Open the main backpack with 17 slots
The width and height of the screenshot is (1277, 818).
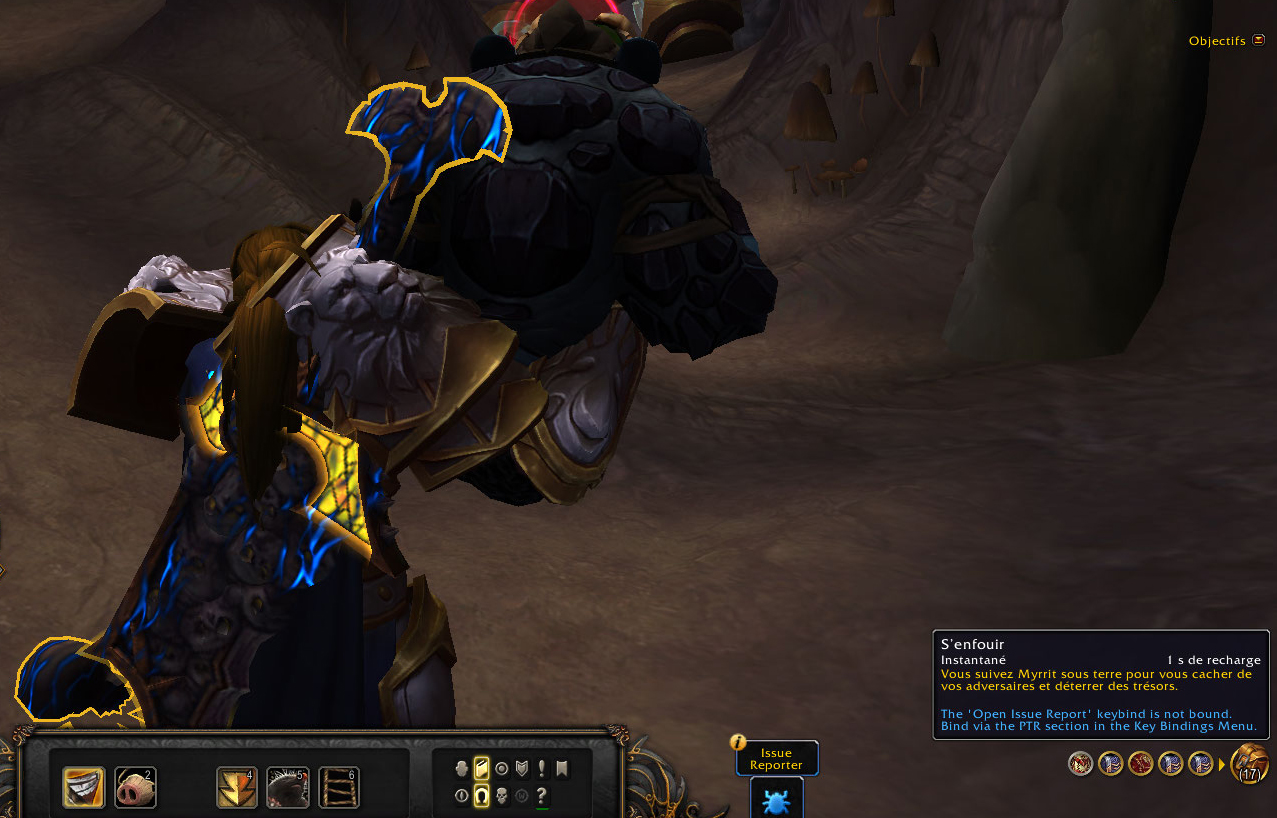coord(1250,764)
